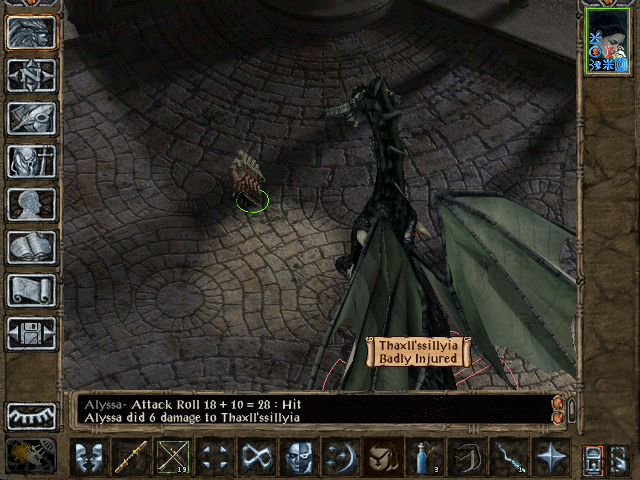Open the priest scroll screen
The image size is (640, 480).
31,289
